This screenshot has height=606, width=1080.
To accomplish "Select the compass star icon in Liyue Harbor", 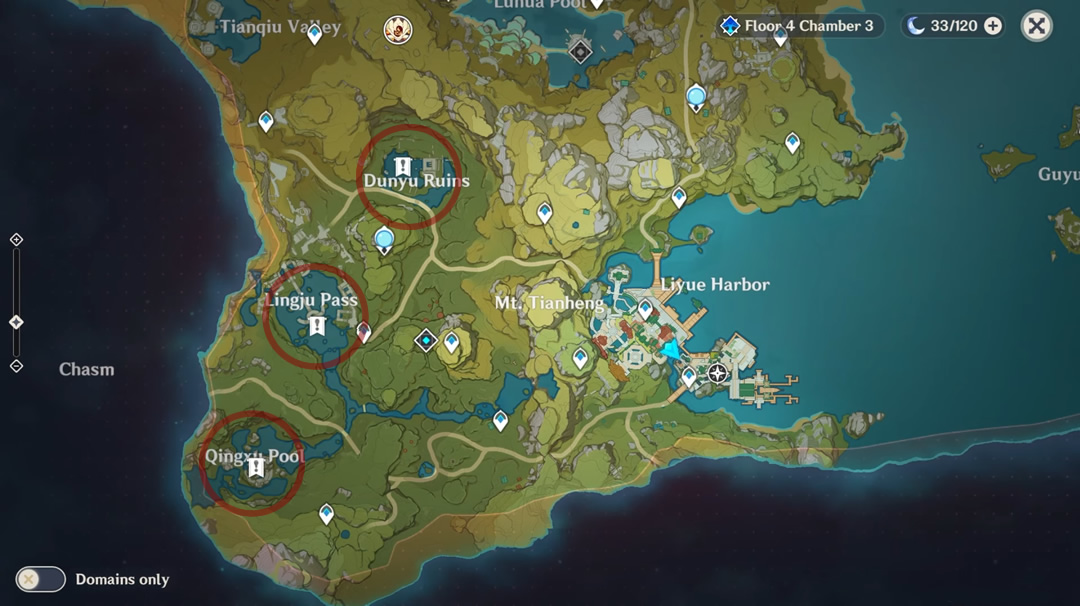I will pyautogui.click(x=717, y=374).
